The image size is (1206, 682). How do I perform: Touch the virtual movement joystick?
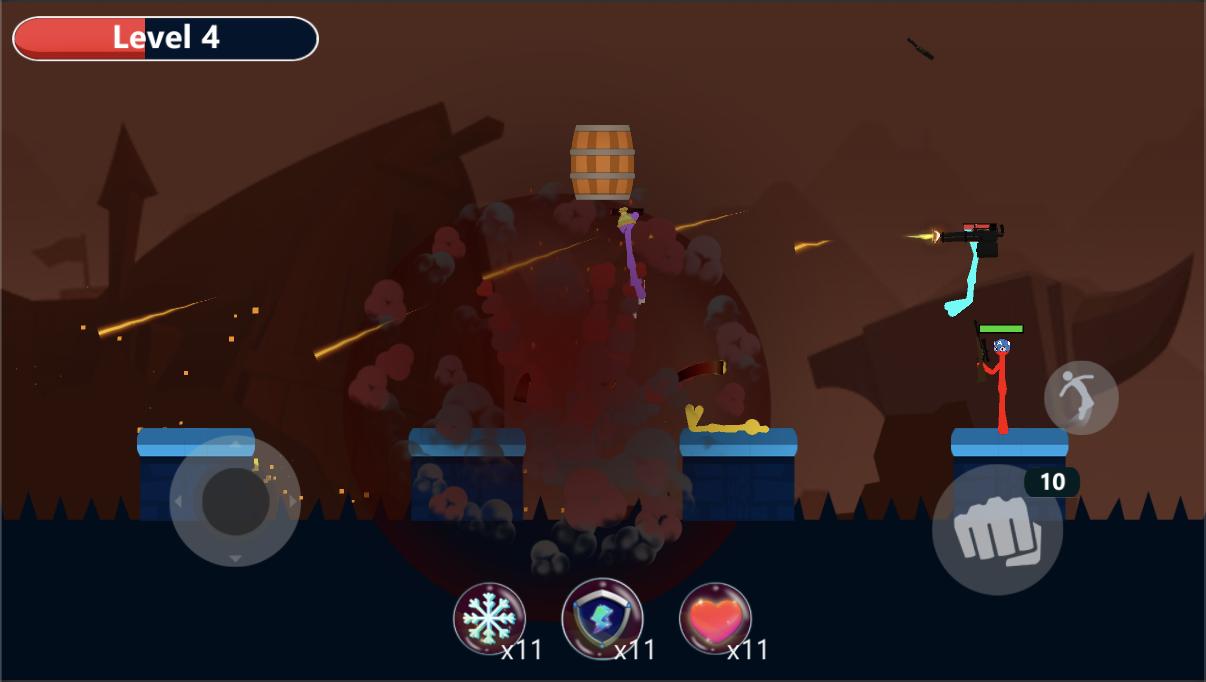[235, 501]
